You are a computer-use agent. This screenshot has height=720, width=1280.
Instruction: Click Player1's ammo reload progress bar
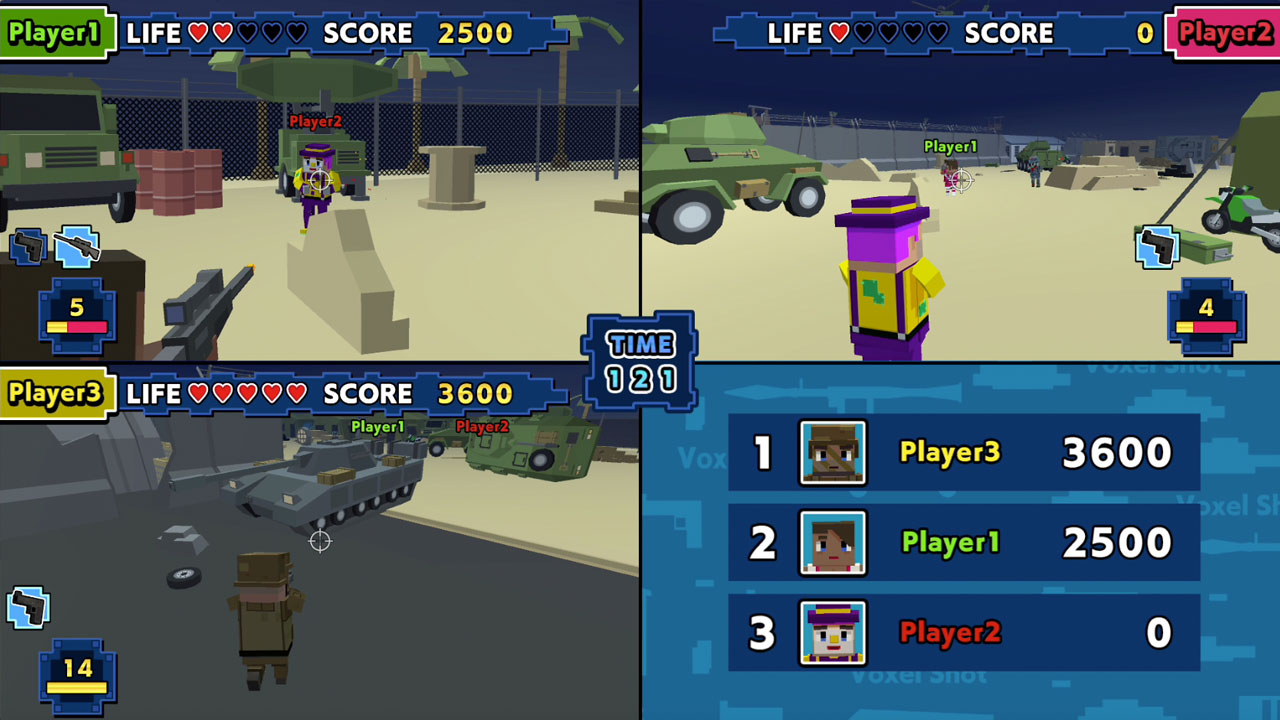click(x=75, y=325)
